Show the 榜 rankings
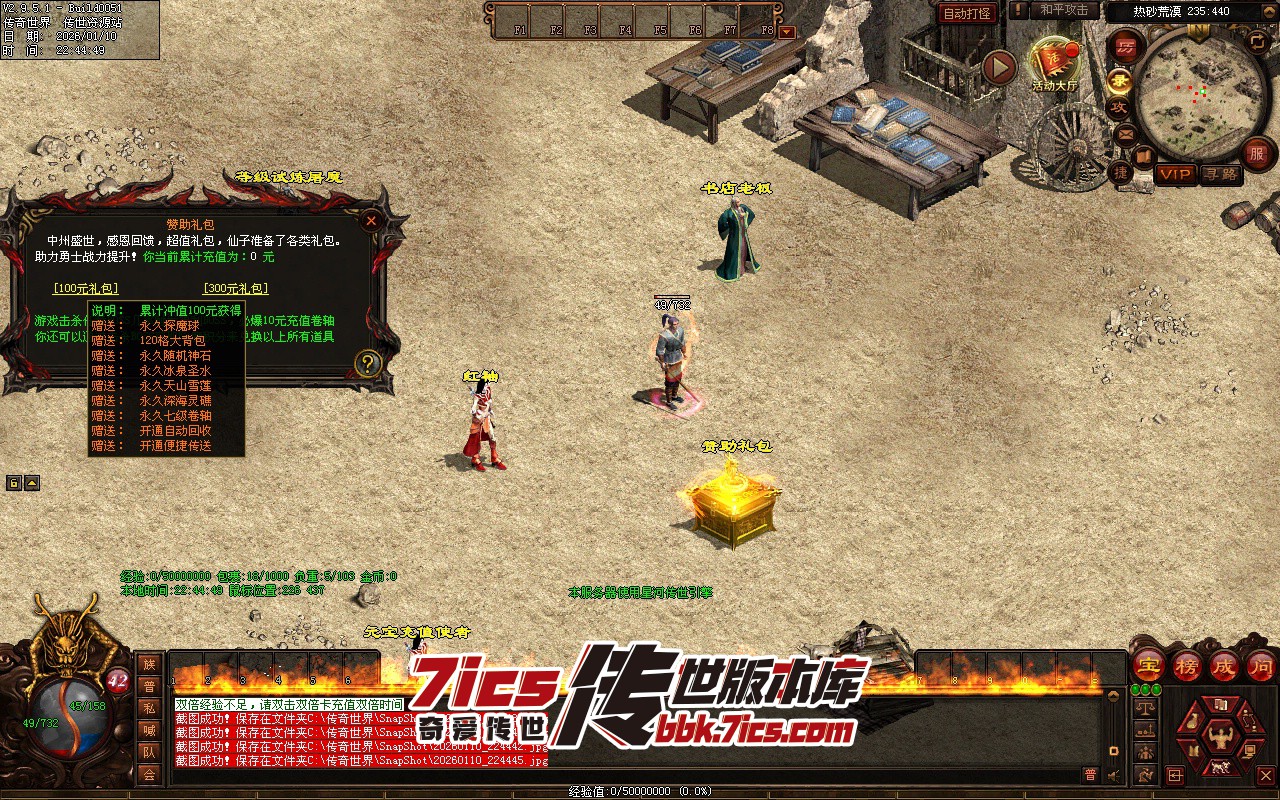 [x=1186, y=665]
